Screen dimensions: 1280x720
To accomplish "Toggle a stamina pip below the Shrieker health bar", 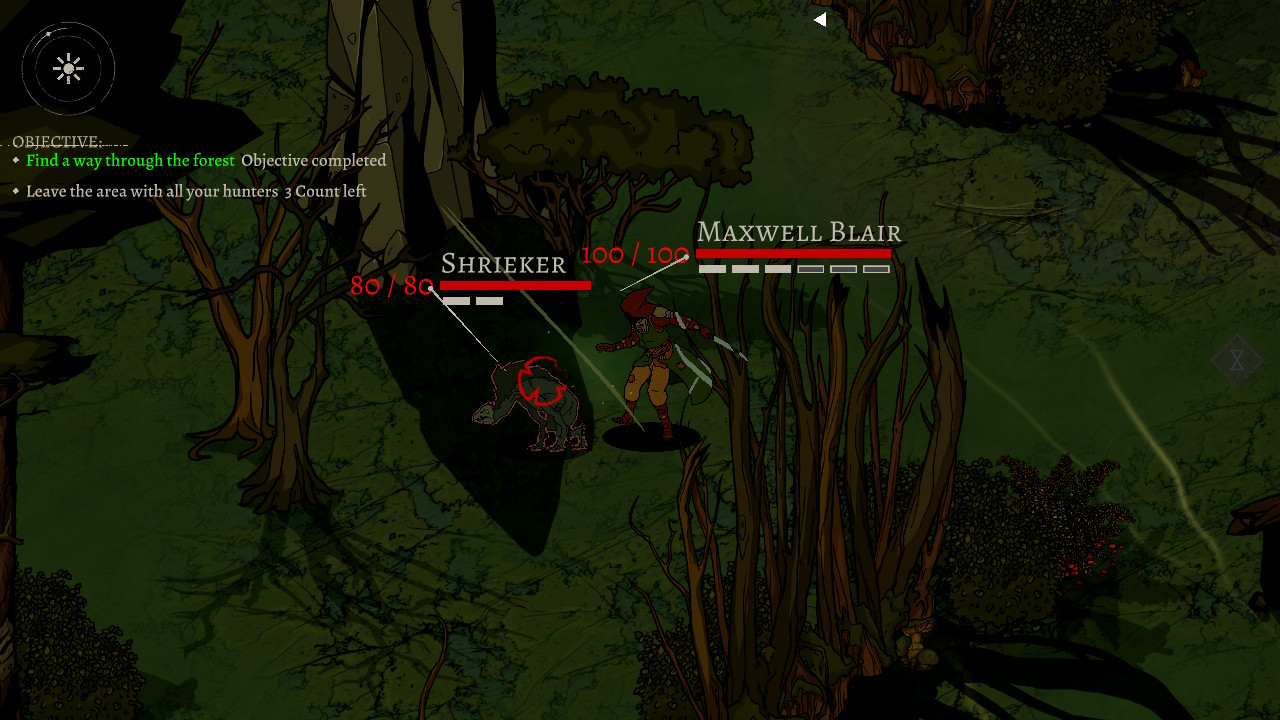I will coord(456,300).
